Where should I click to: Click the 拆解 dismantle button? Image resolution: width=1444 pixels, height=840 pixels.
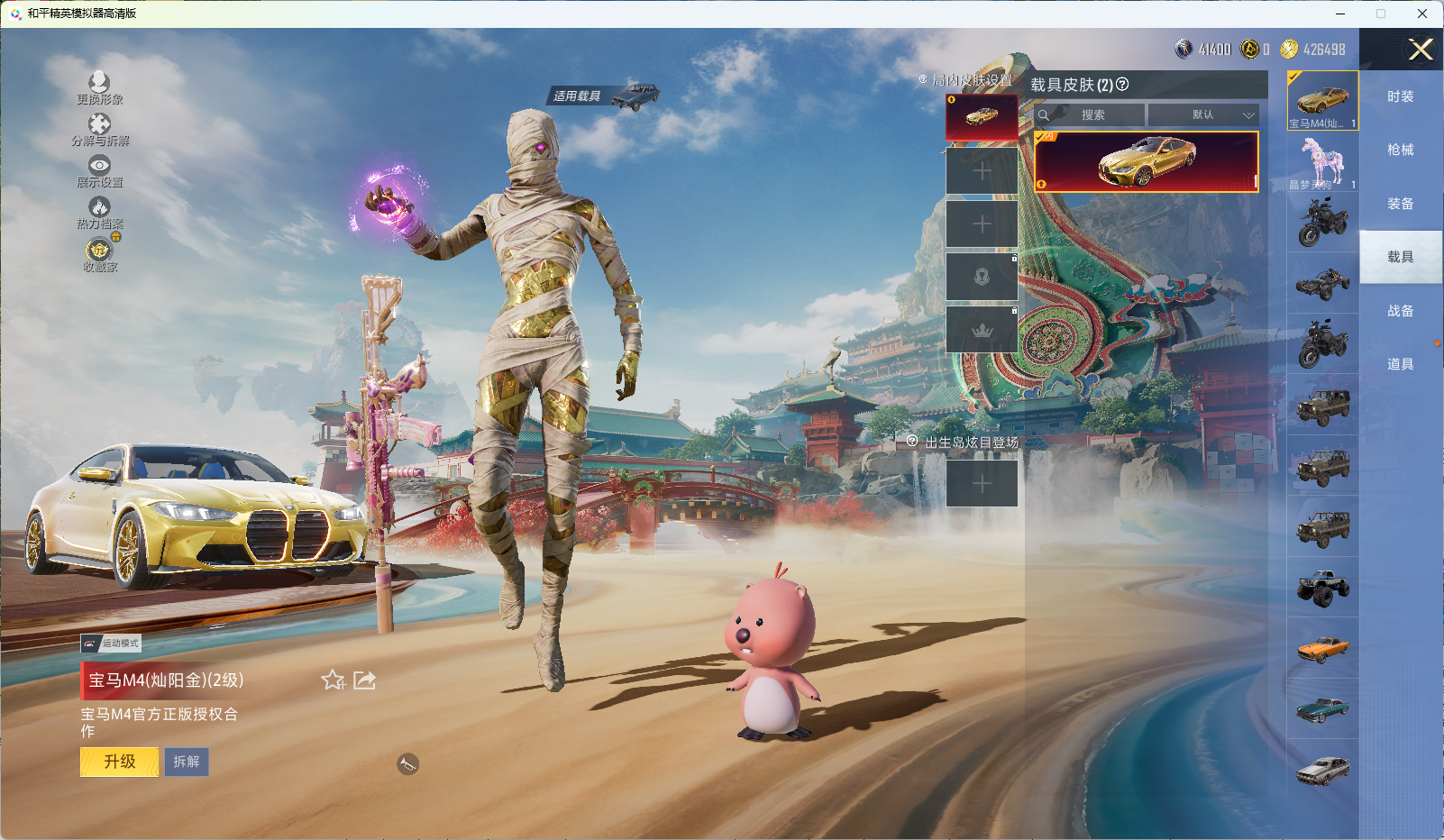point(187,762)
